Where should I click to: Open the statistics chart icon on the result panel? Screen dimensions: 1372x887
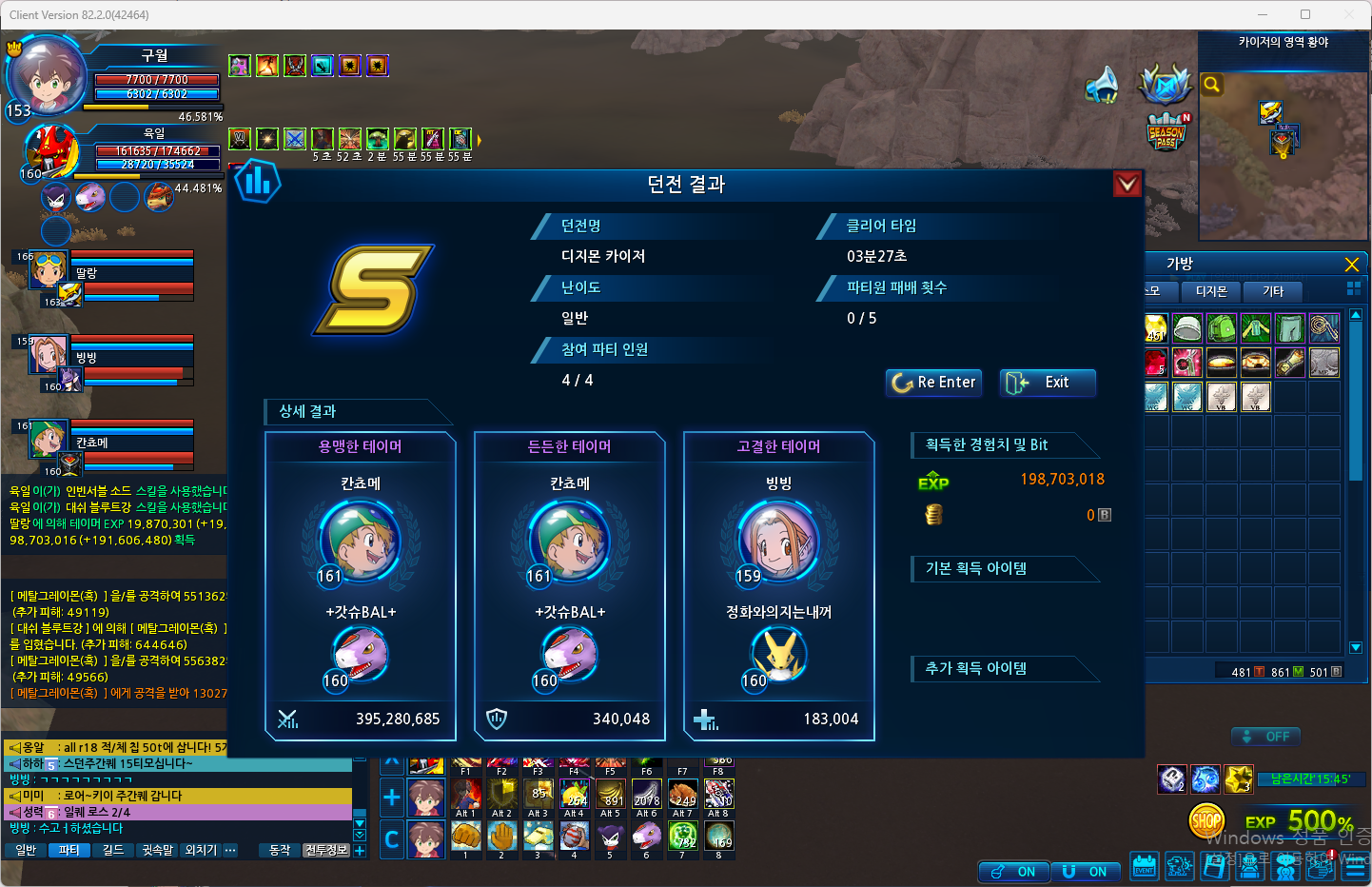tap(258, 181)
